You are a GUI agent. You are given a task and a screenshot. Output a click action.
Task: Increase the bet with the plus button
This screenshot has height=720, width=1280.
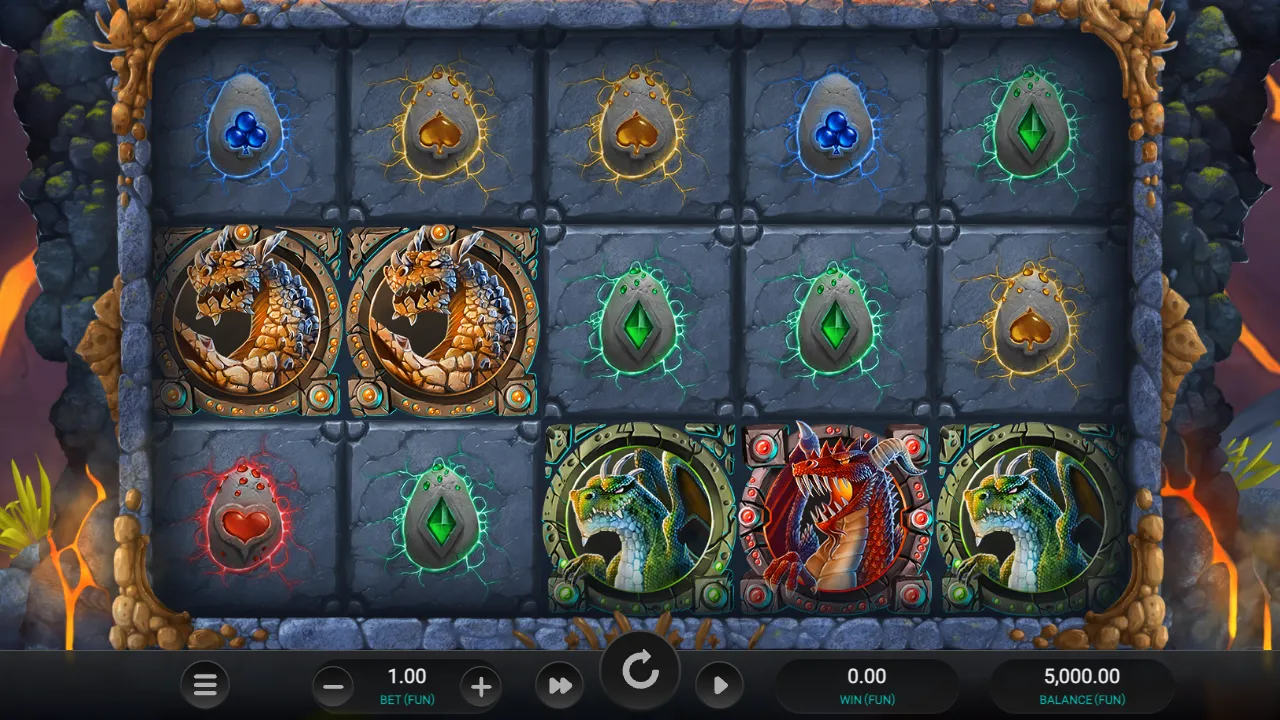[x=481, y=686]
